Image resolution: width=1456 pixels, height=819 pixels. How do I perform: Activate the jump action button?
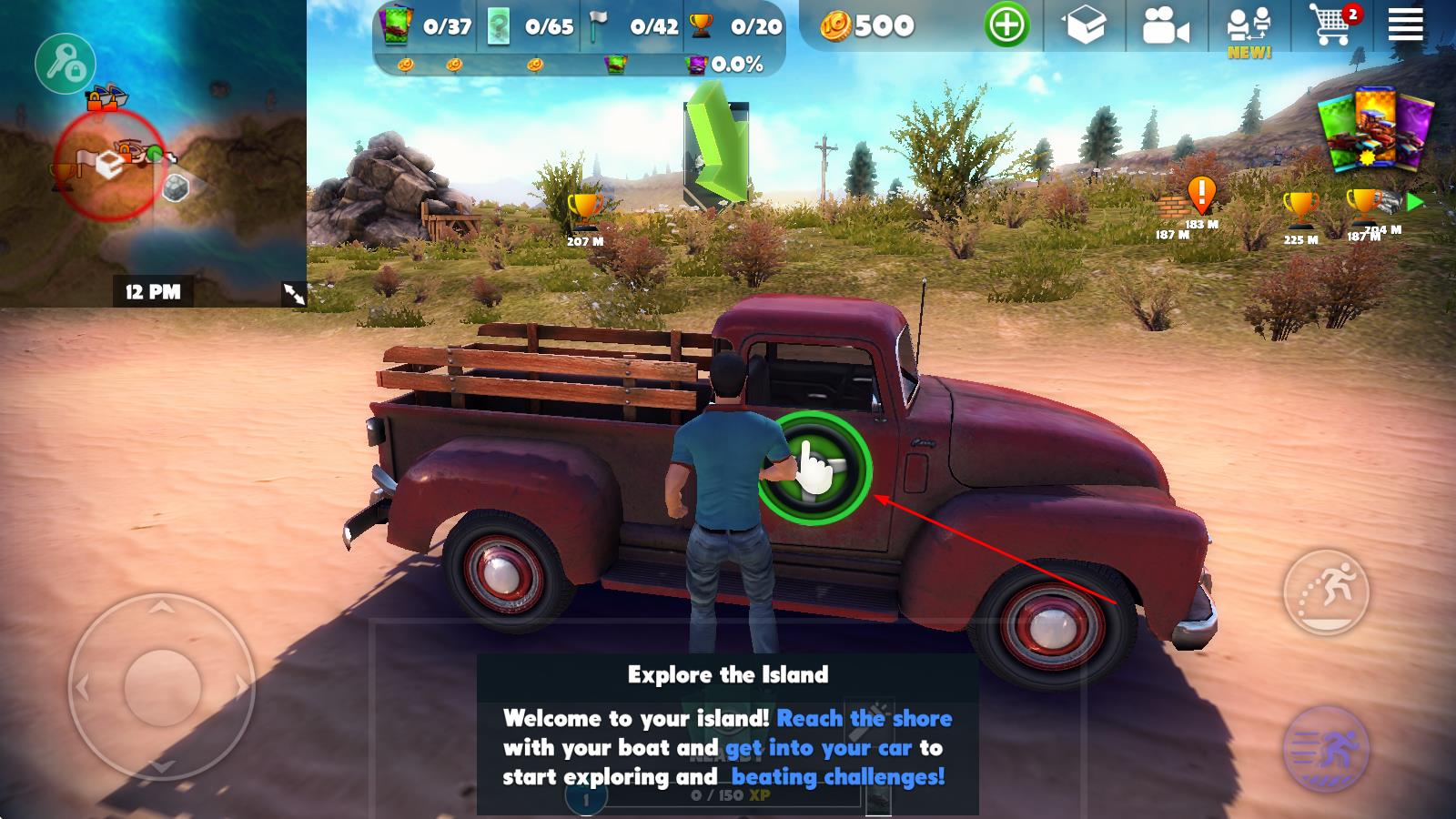coord(1326,591)
